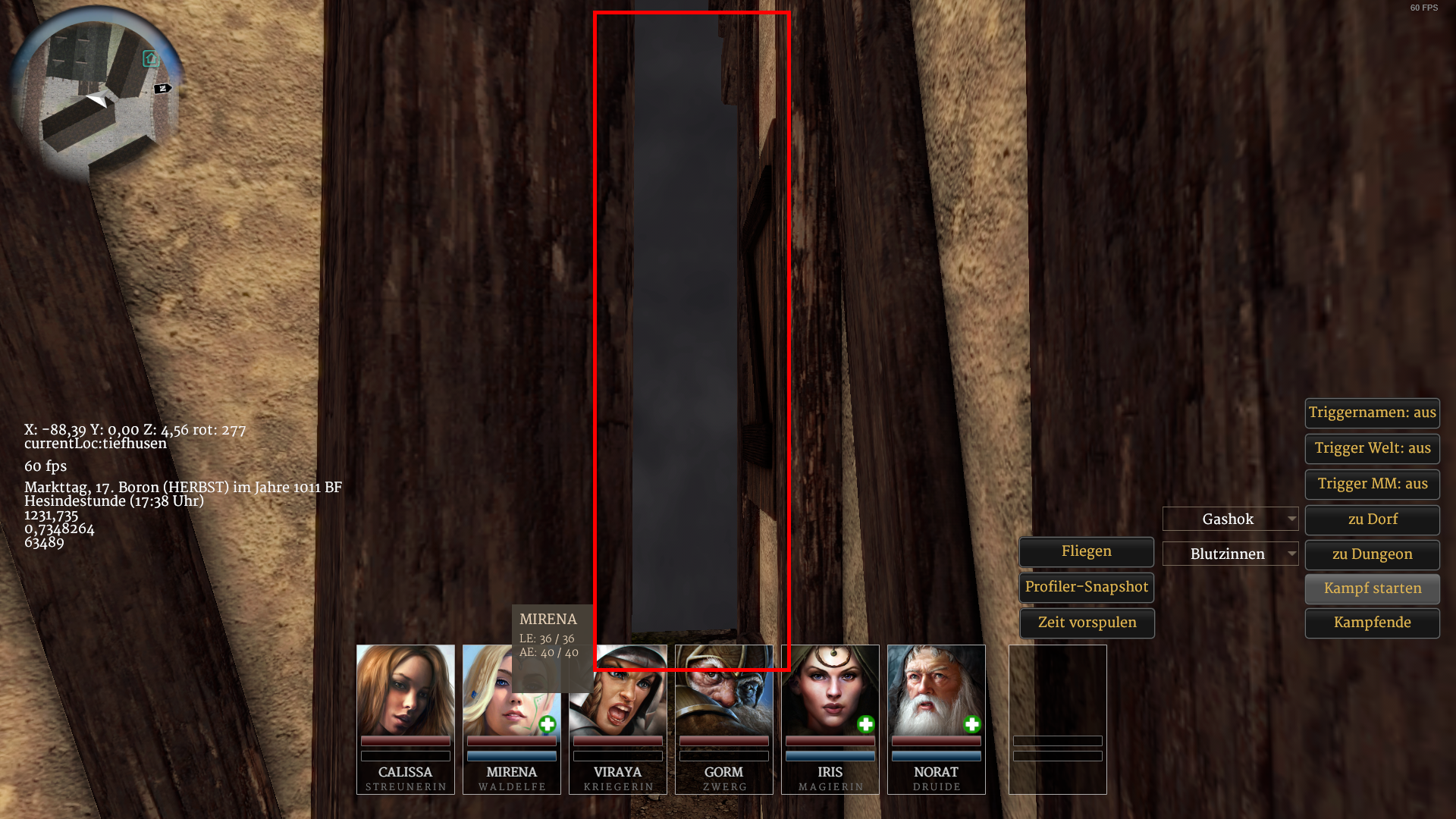Open the Gashok dropdown
Screen dimensions: 1456x819
1230,519
